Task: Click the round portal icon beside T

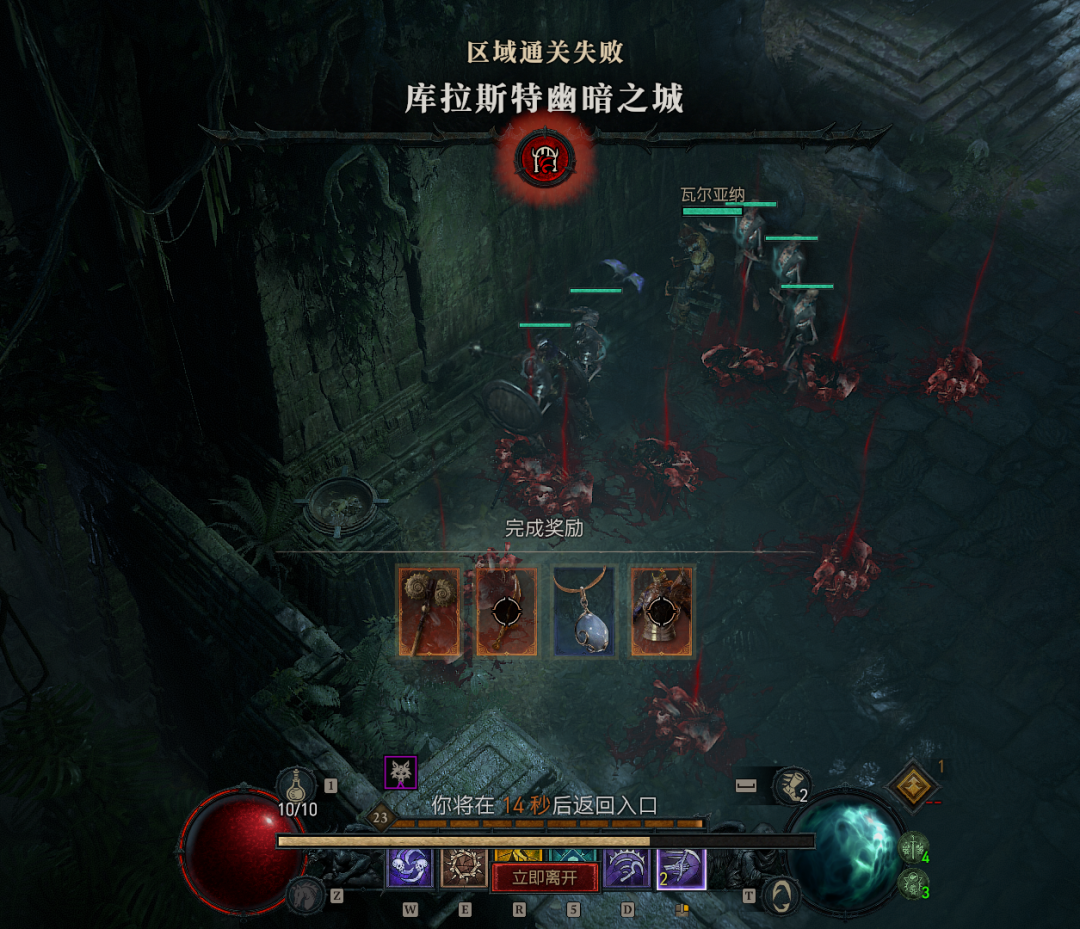Action: point(781,895)
